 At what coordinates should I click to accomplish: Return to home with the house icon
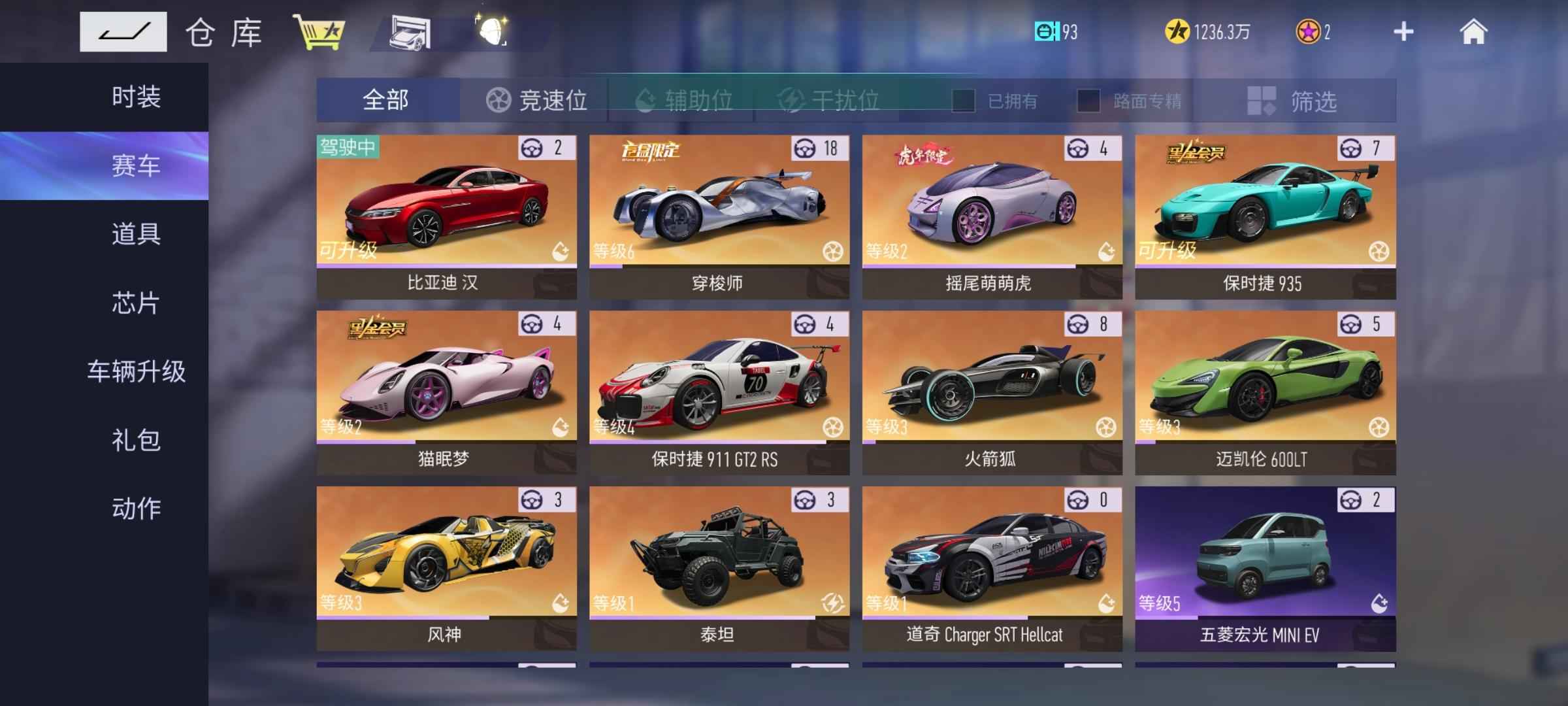pos(1473,31)
